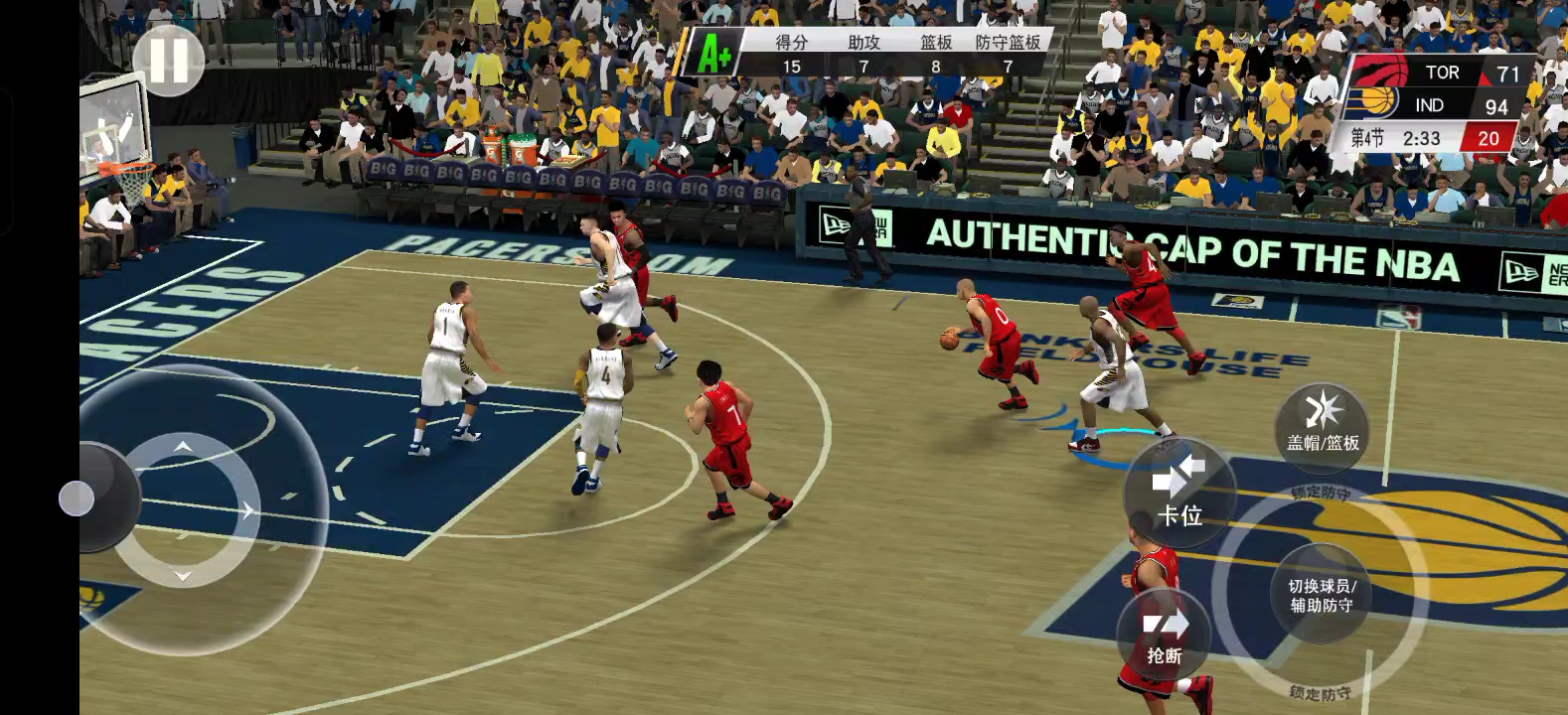Tap the up arrow on the movement joystick
Screen dimensions: 1568x715
tap(183, 447)
